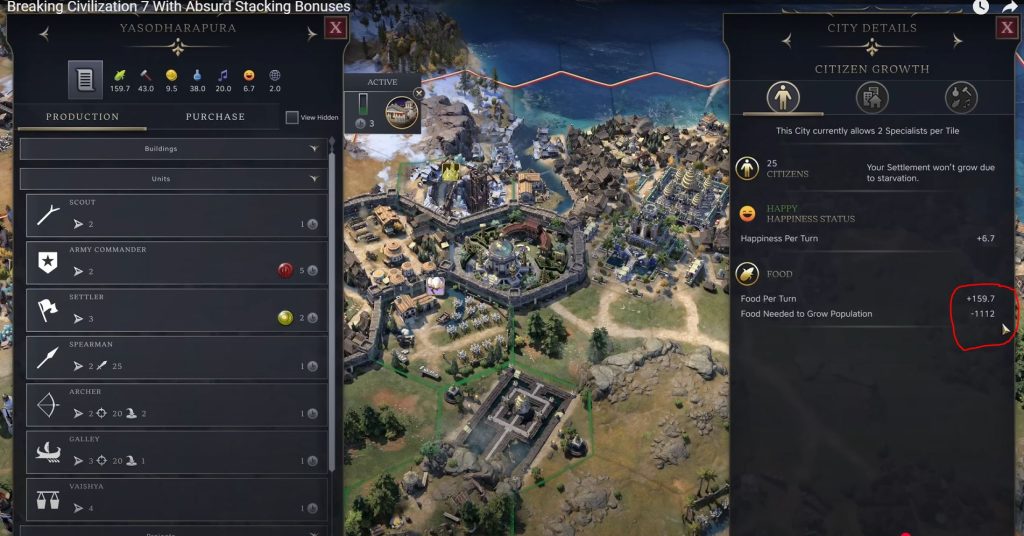
Task: Pick the Vaishya merchant unit
Action: pyautogui.click(x=176, y=498)
